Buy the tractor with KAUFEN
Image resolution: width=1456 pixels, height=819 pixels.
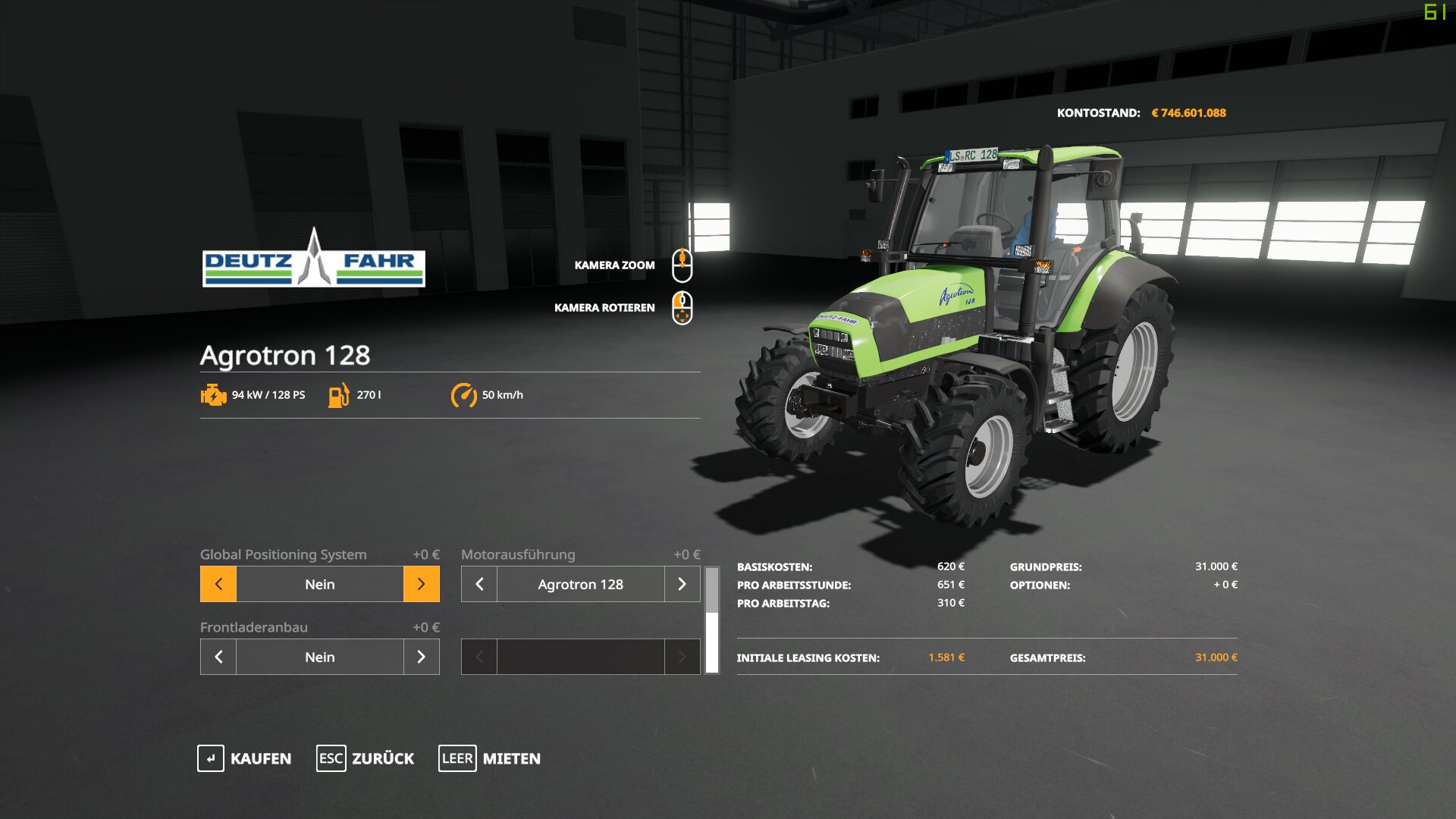point(244,758)
